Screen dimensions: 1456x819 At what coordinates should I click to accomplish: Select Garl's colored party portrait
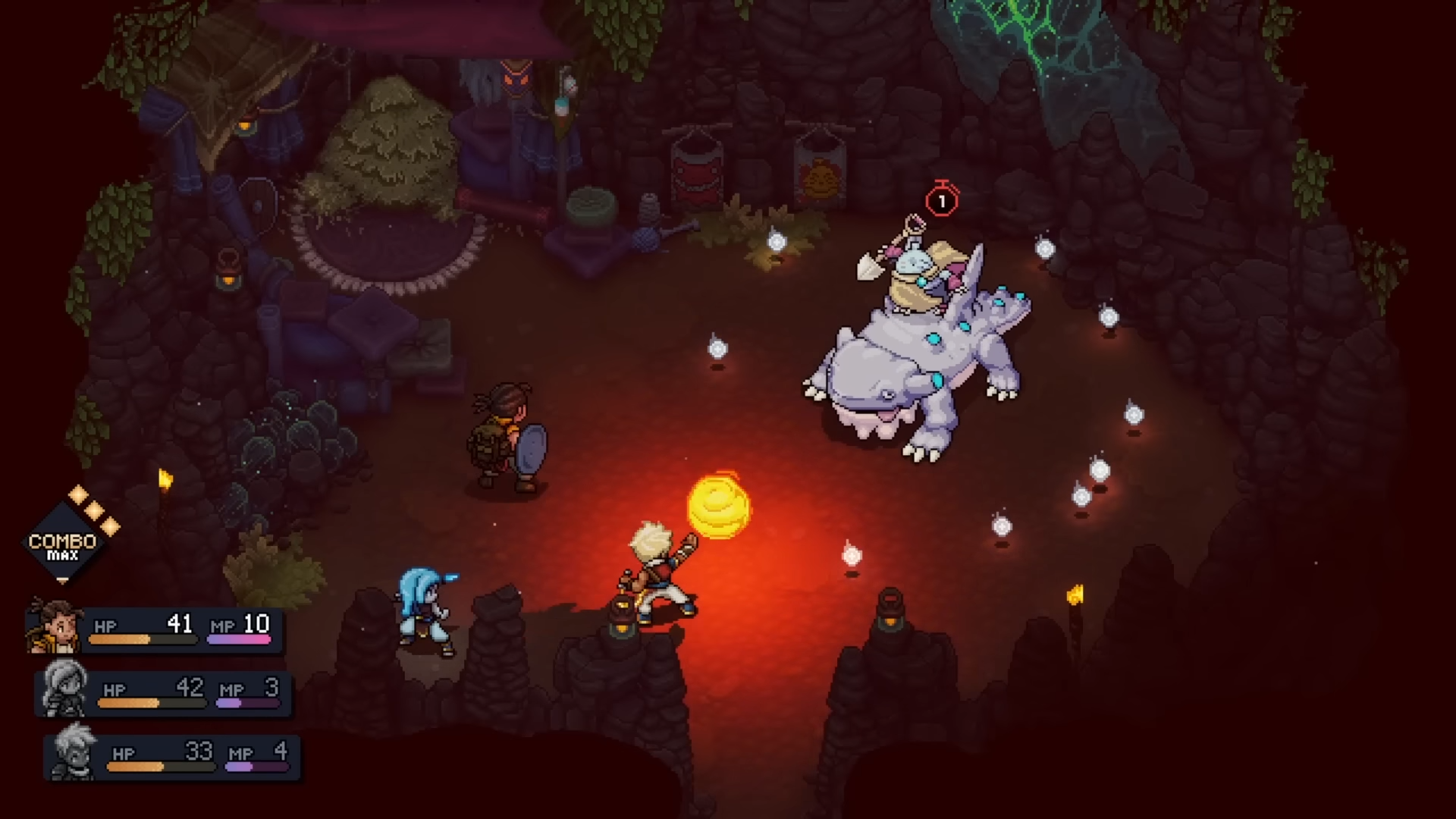point(55,626)
